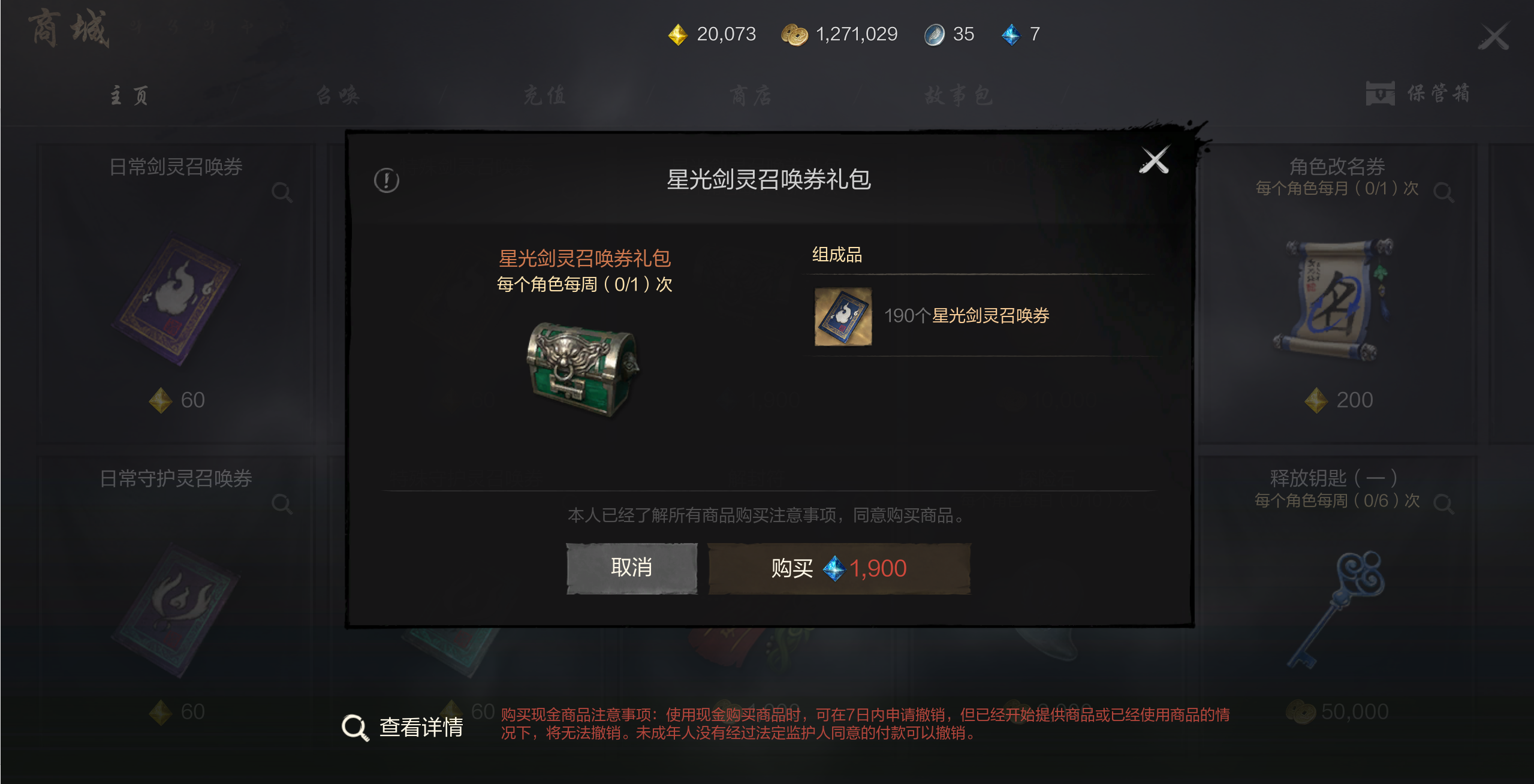Screen dimensions: 1534x784
Task: Click the info icon in the dialog
Action: point(385,179)
